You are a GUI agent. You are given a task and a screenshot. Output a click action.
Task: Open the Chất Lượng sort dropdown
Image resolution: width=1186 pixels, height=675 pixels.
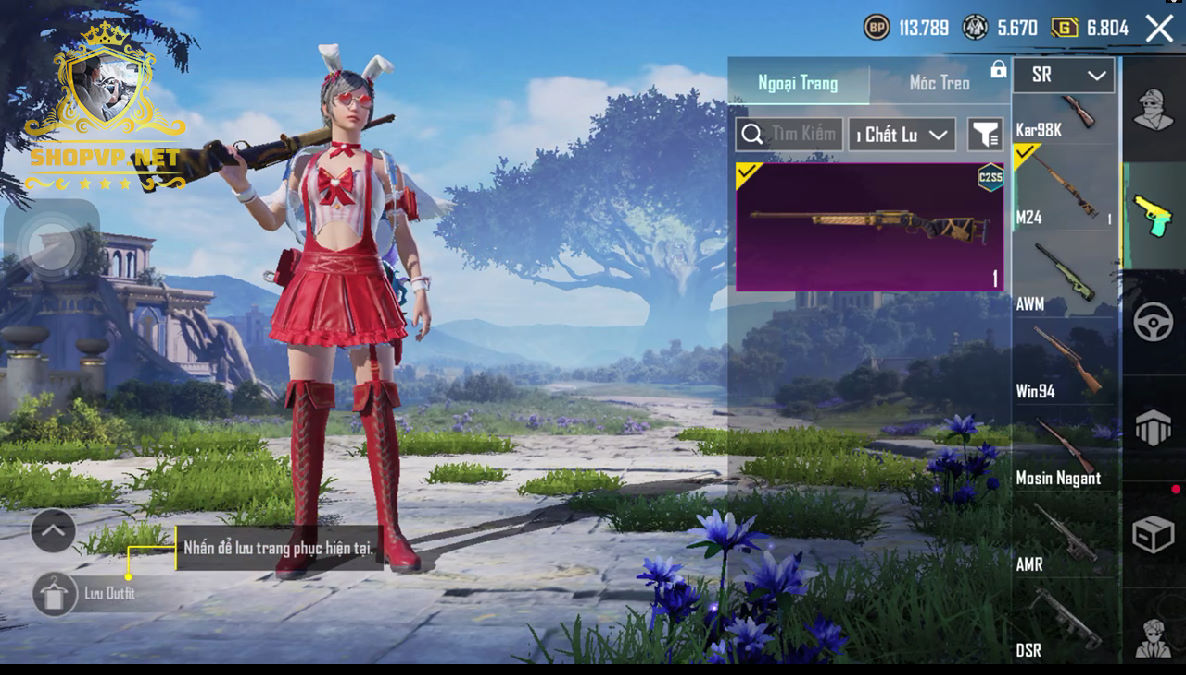[x=902, y=134]
